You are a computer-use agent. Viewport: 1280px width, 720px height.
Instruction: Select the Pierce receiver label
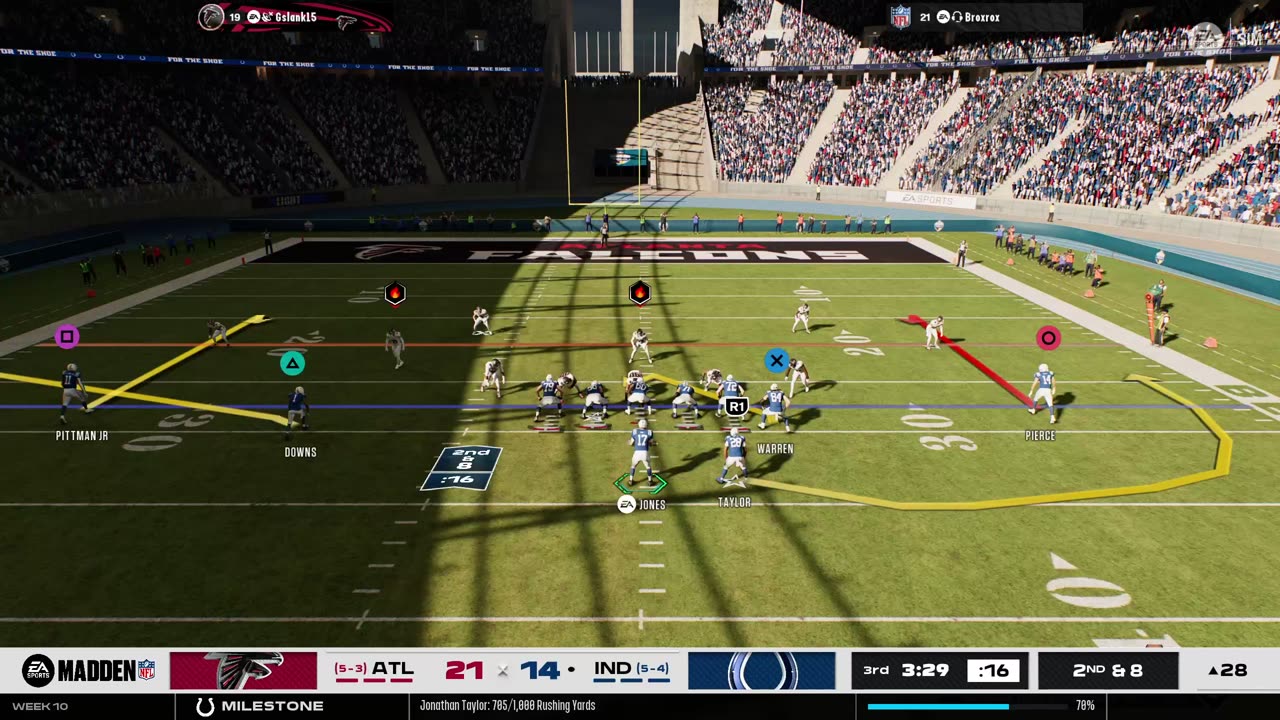(1040, 436)
